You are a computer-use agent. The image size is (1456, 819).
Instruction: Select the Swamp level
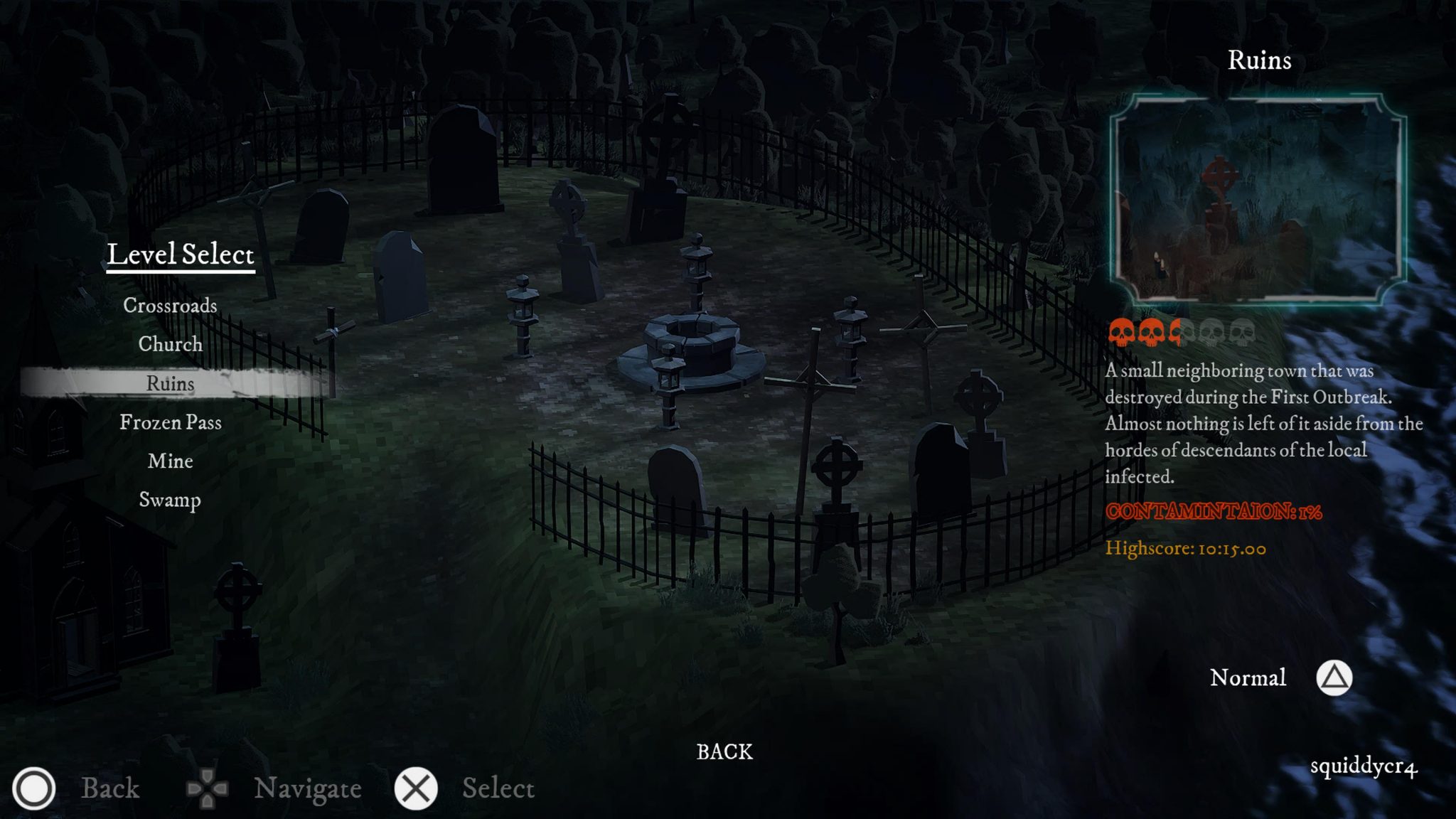[170, 500]
